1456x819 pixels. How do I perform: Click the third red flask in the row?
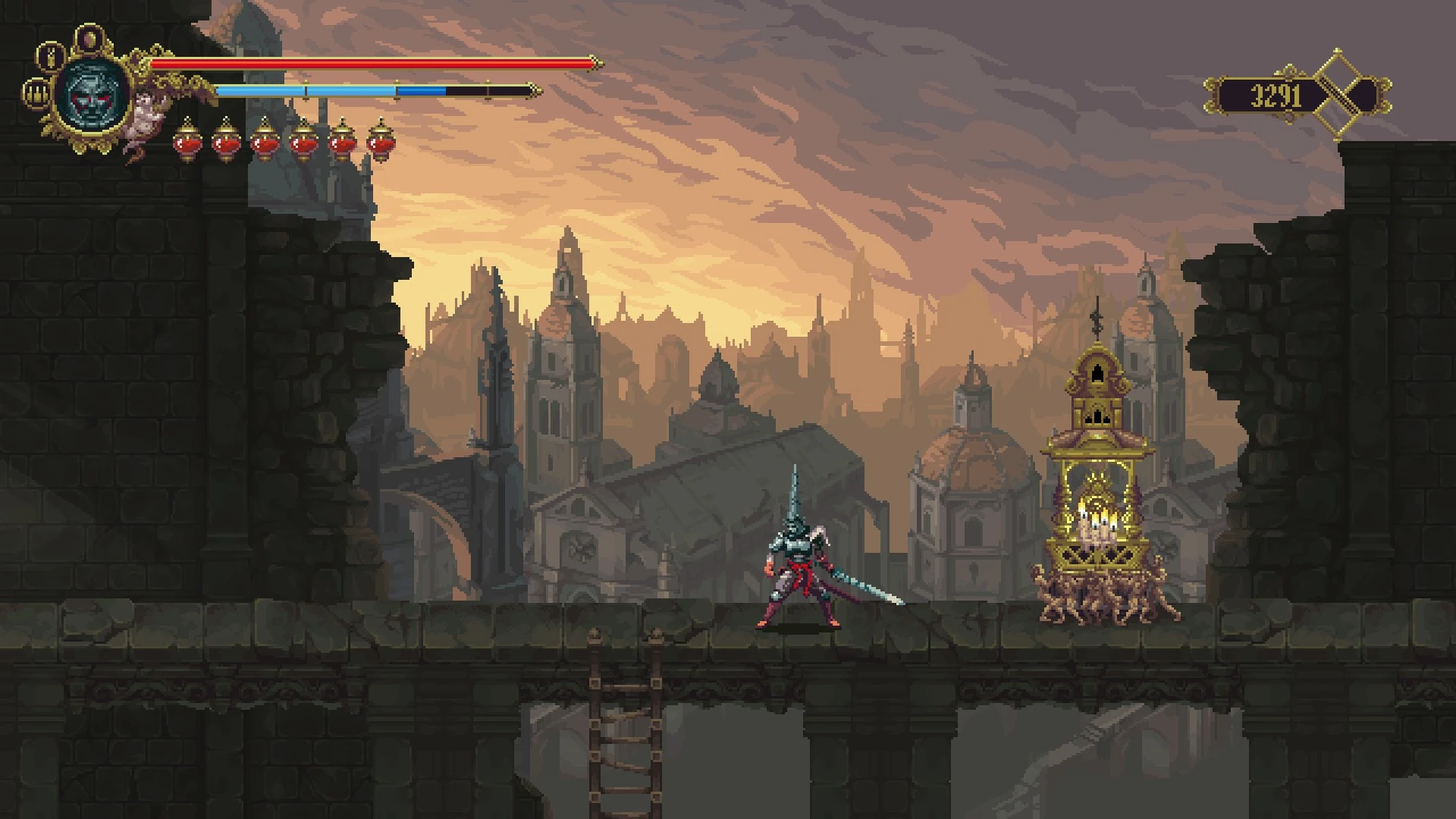click(x=264, y=142)
